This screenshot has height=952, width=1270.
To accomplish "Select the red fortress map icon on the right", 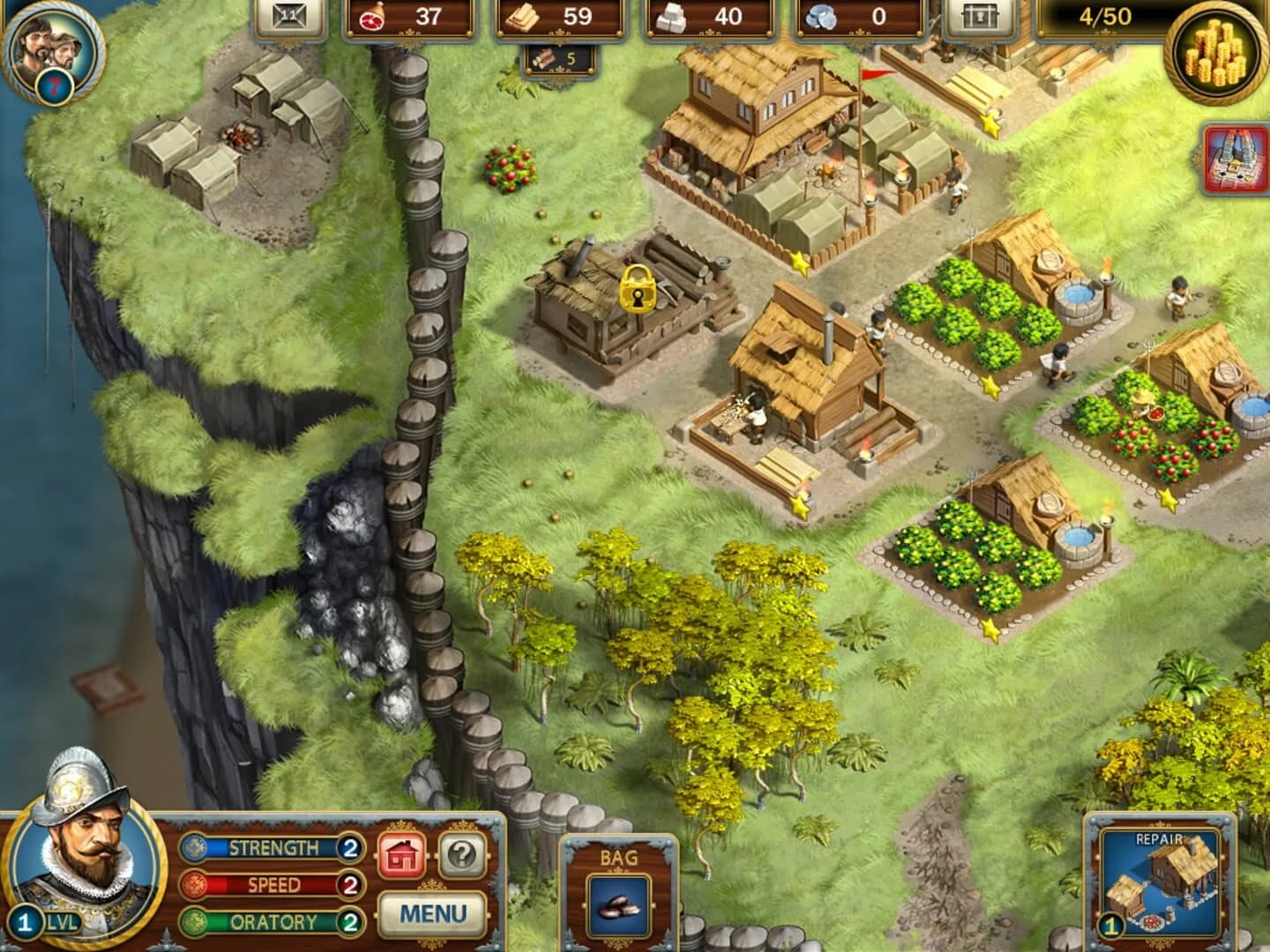I will 1231,160.
